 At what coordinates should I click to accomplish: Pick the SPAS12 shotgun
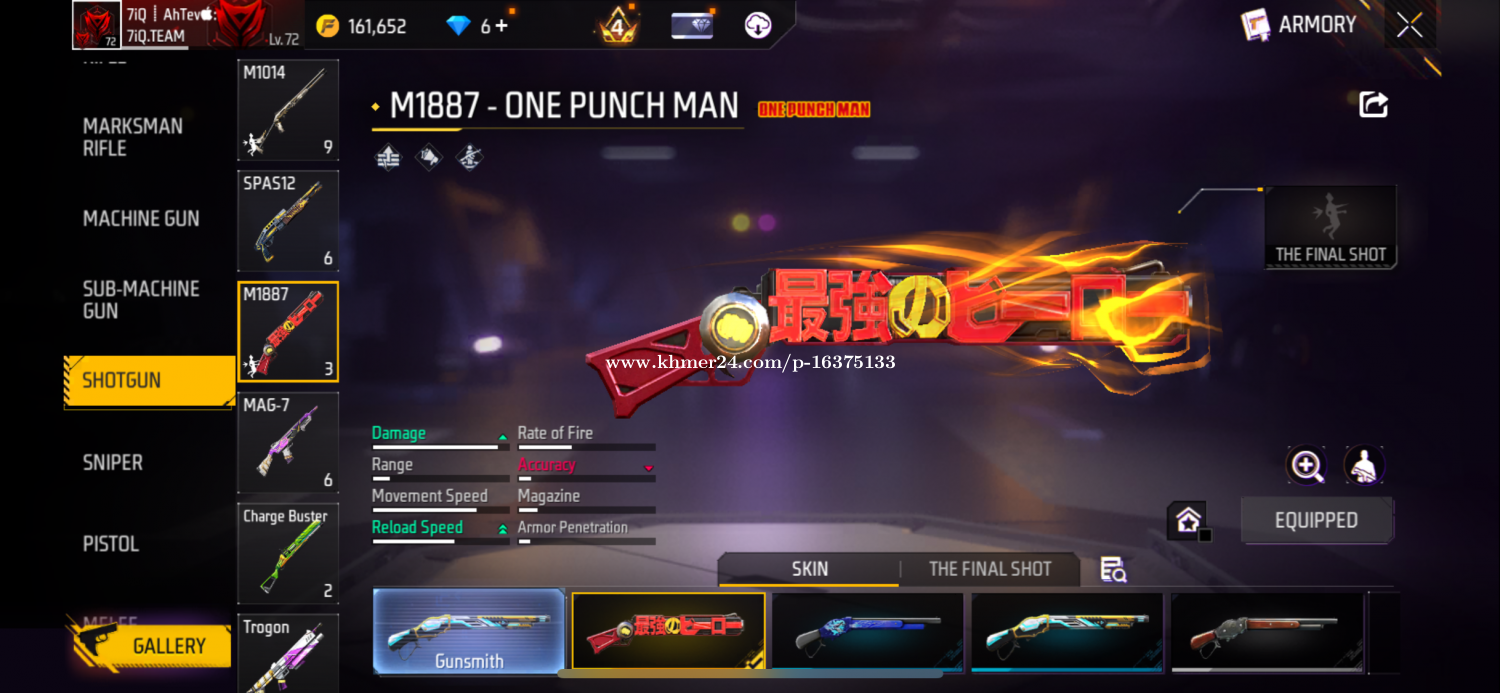(x=288, y=221)
